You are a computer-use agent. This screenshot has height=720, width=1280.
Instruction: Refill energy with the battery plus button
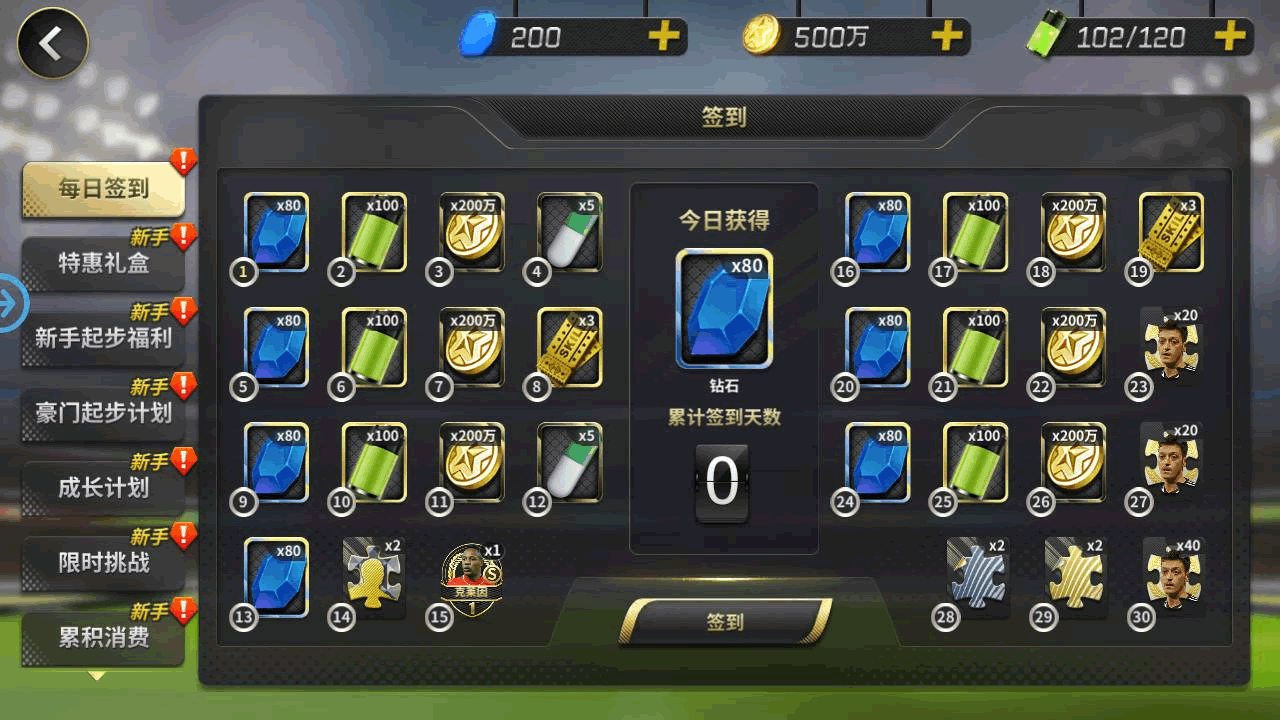(1229, 38)
